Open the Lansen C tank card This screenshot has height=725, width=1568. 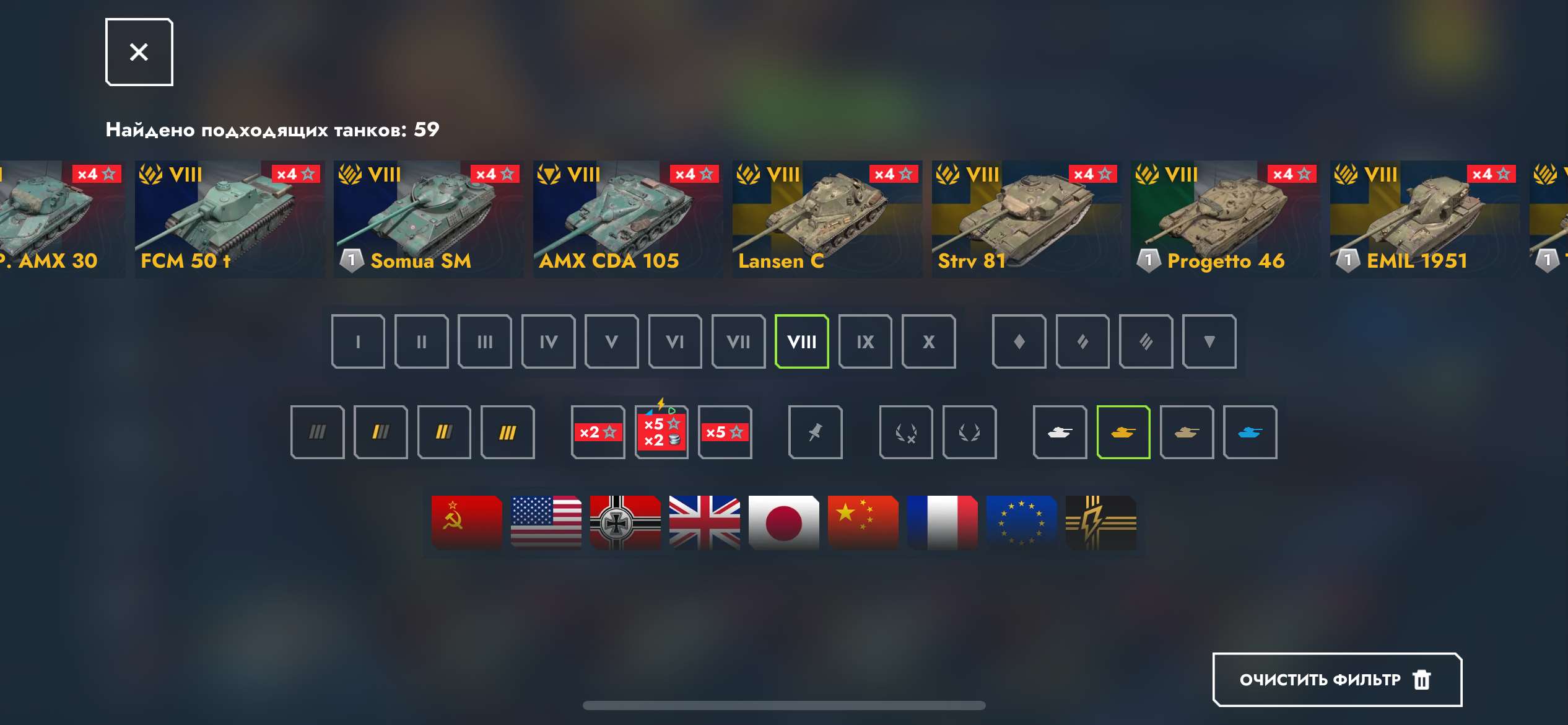point(828,220)
